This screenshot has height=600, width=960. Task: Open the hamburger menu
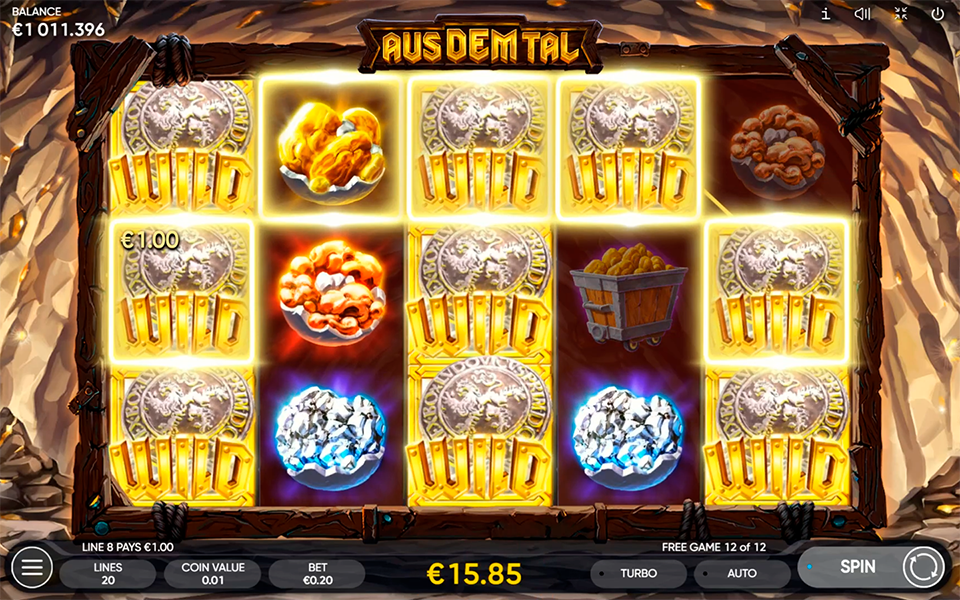[31, 568]
